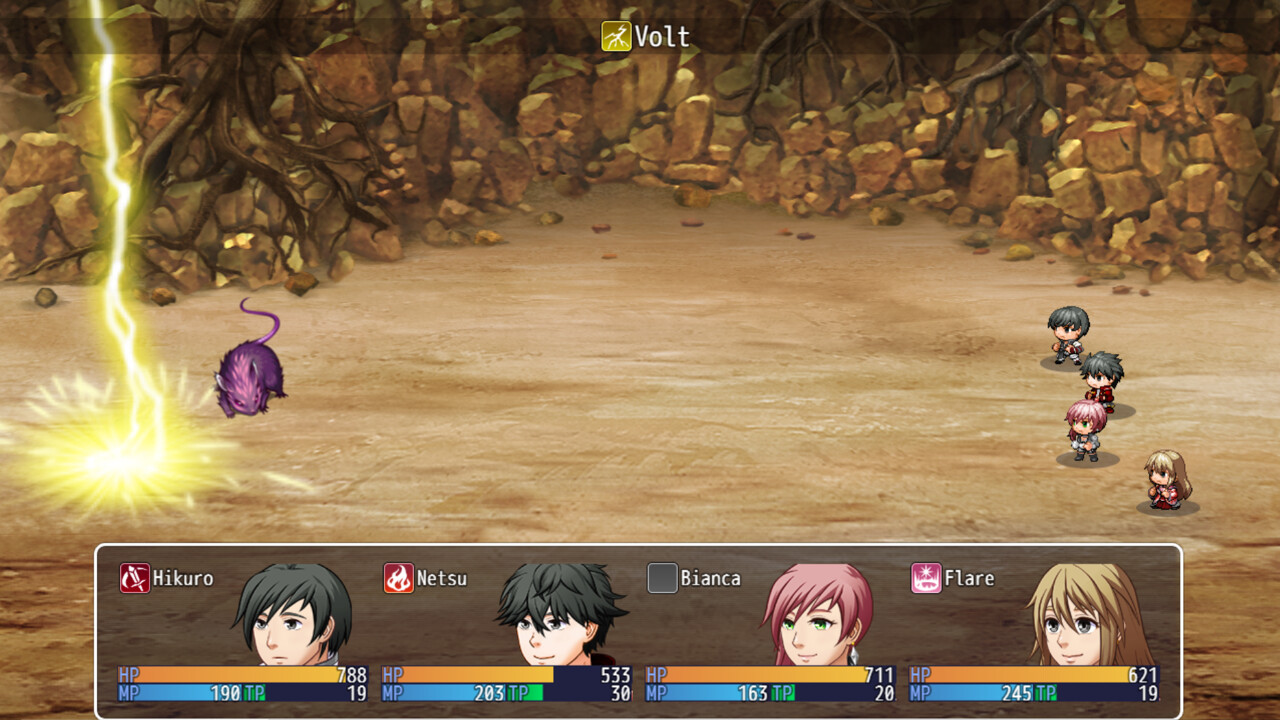
Task: Click Bianca's empty gray status icon
Action: coord(660,578)
